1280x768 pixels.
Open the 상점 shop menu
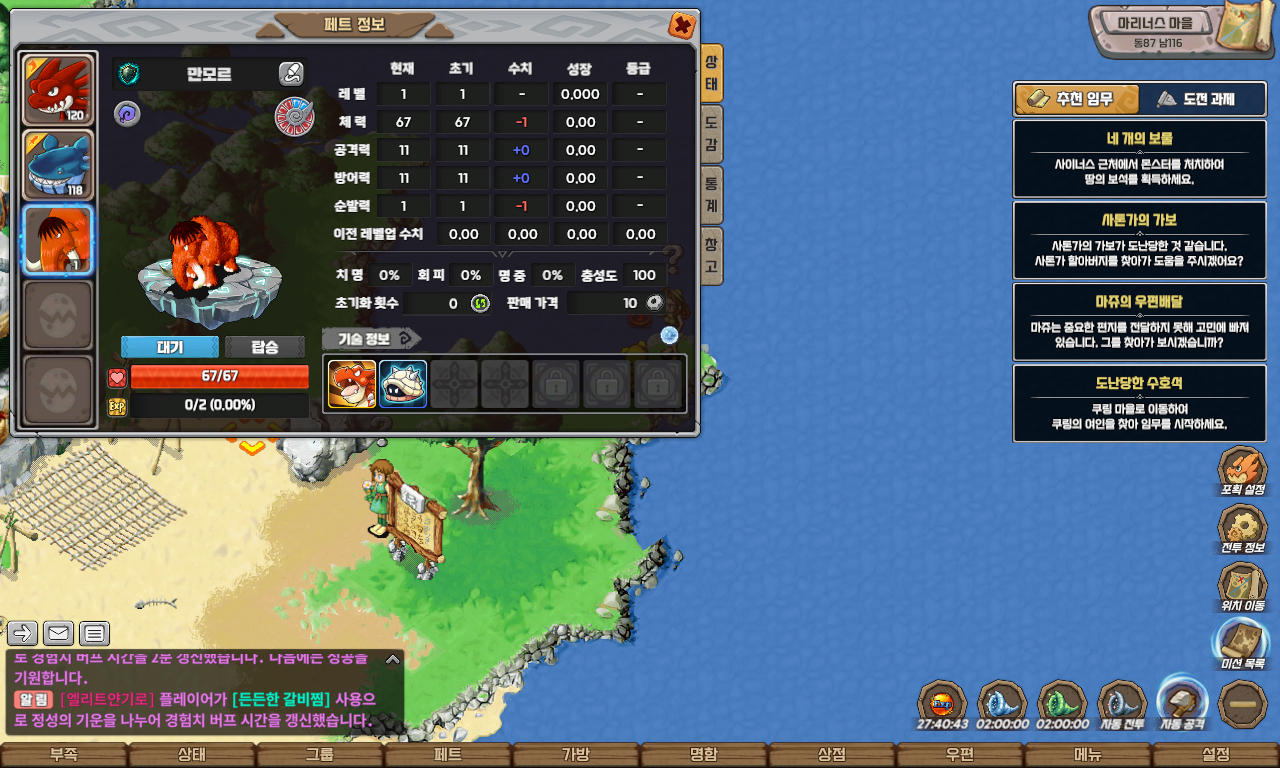[832, 755]
